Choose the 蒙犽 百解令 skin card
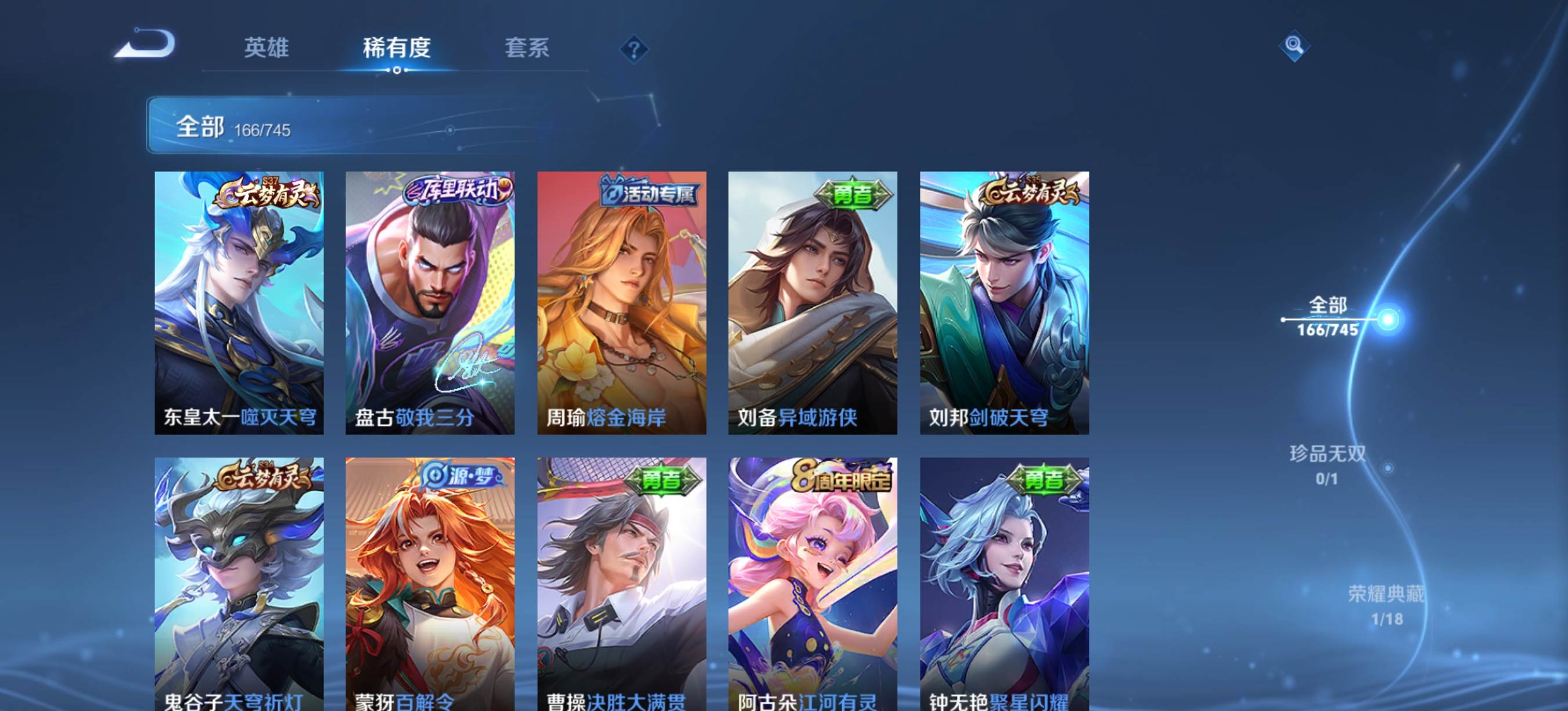This screenshot has height=711, width=1568. coord(430,583)
